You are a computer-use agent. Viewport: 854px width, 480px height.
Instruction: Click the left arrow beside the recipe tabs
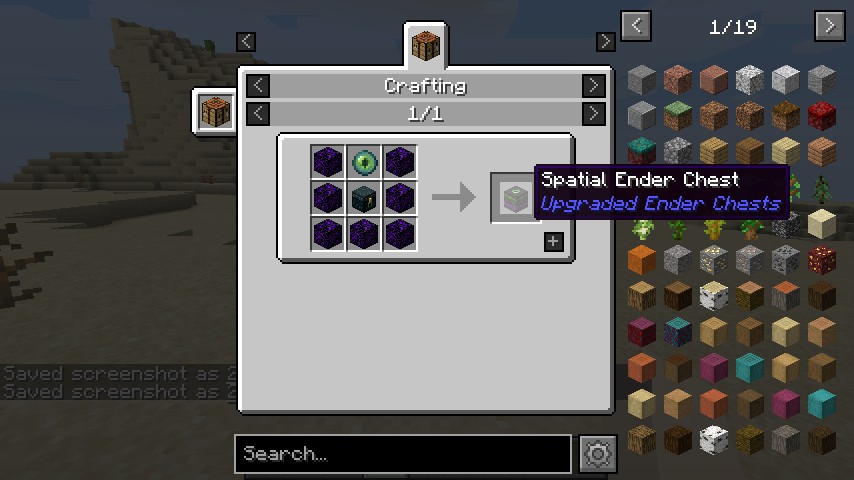246,41
